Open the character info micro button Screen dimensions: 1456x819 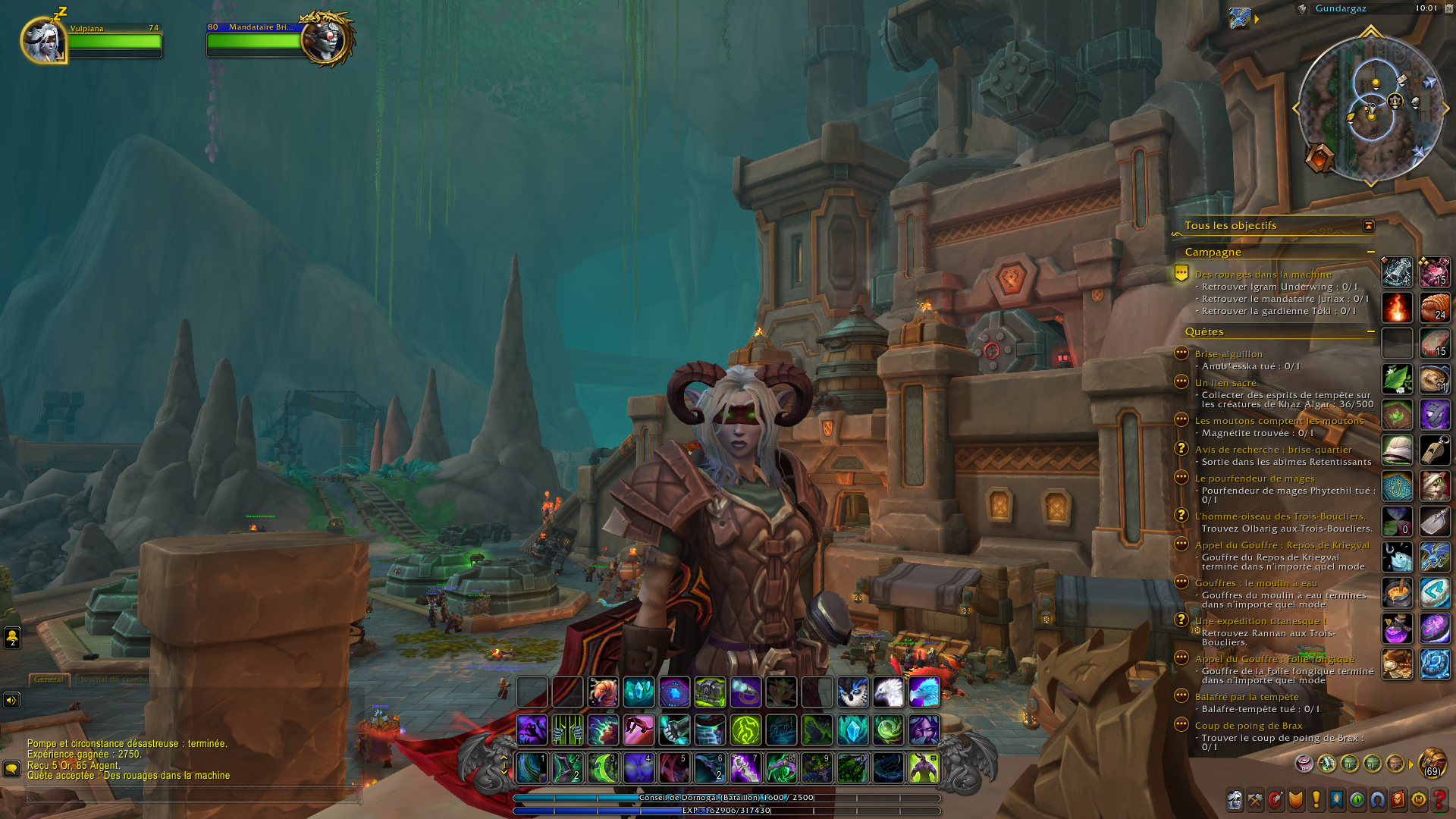(1235, 800)
